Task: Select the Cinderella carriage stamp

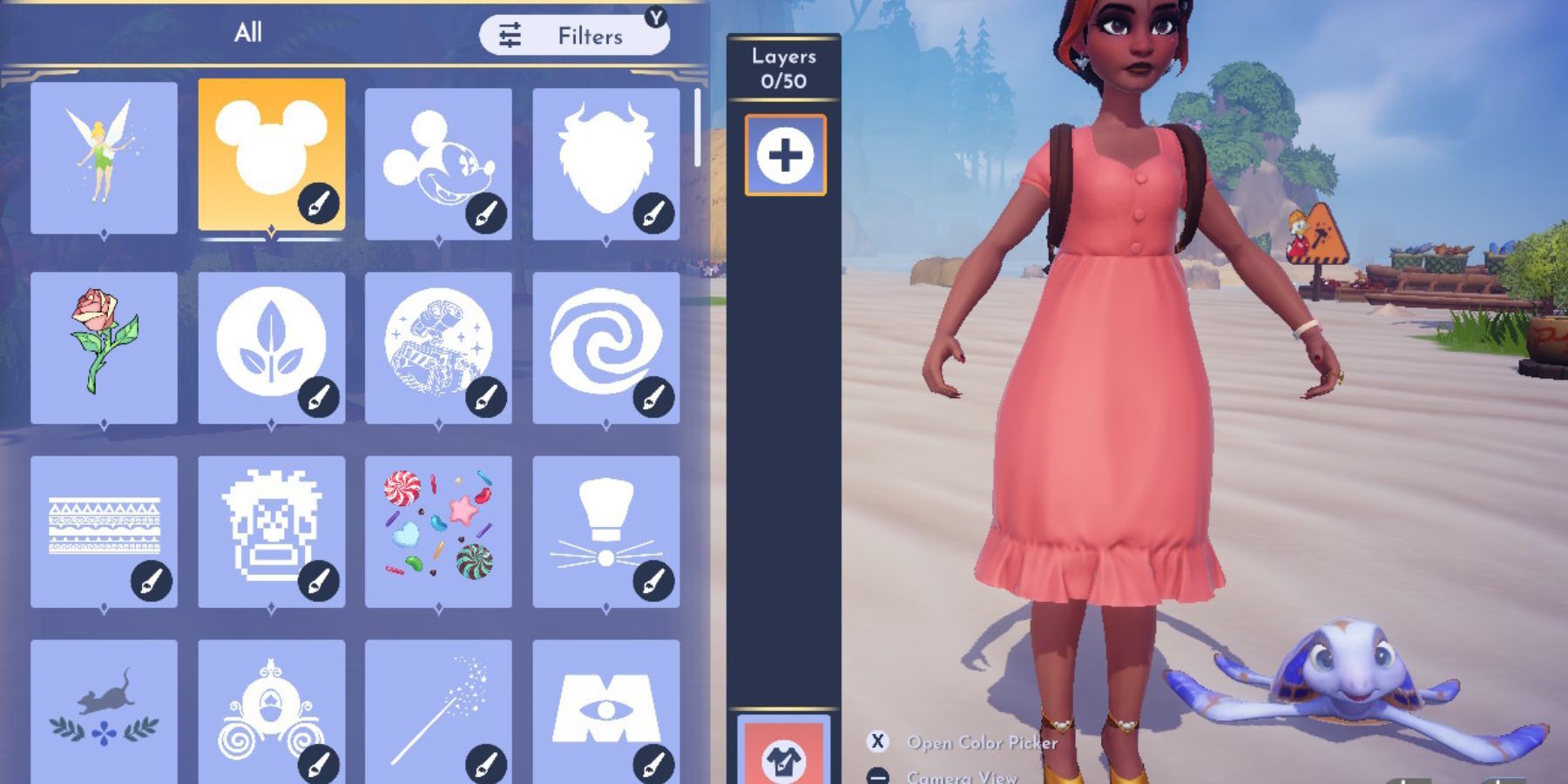Action: (x=274, y=714)
